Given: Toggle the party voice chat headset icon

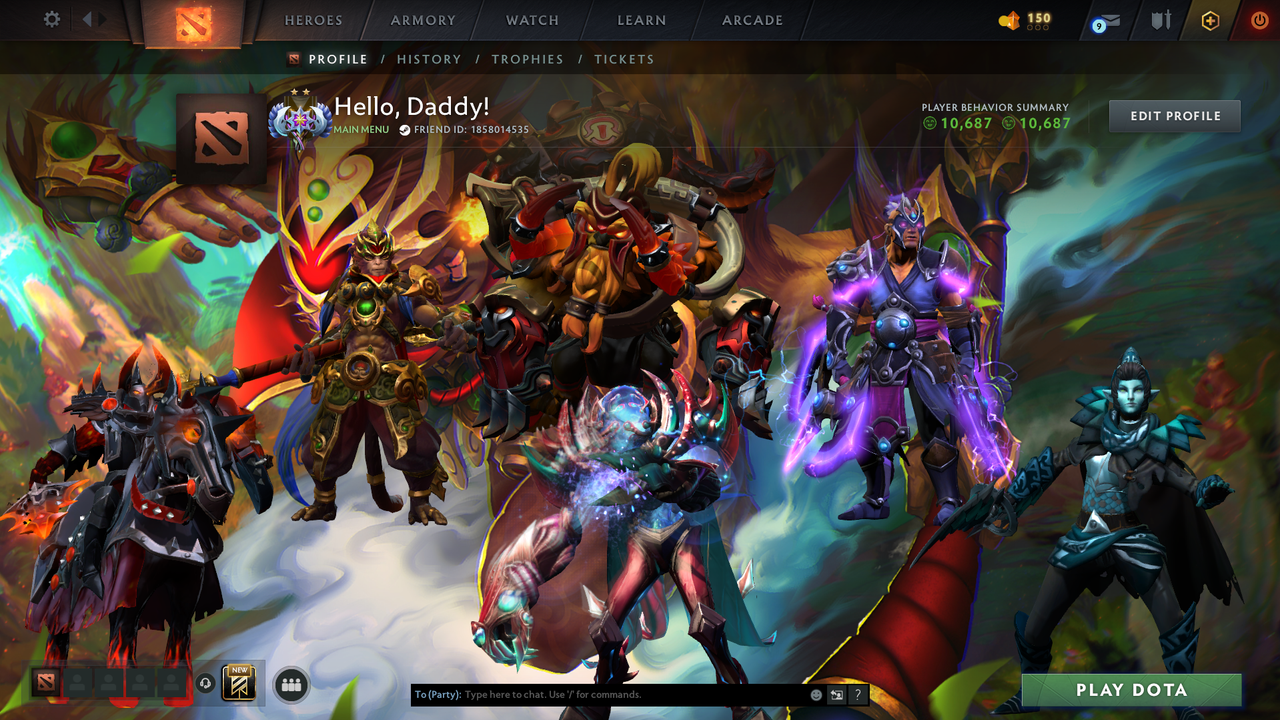Looking at the screenshot, I should (x=204, y=682).
